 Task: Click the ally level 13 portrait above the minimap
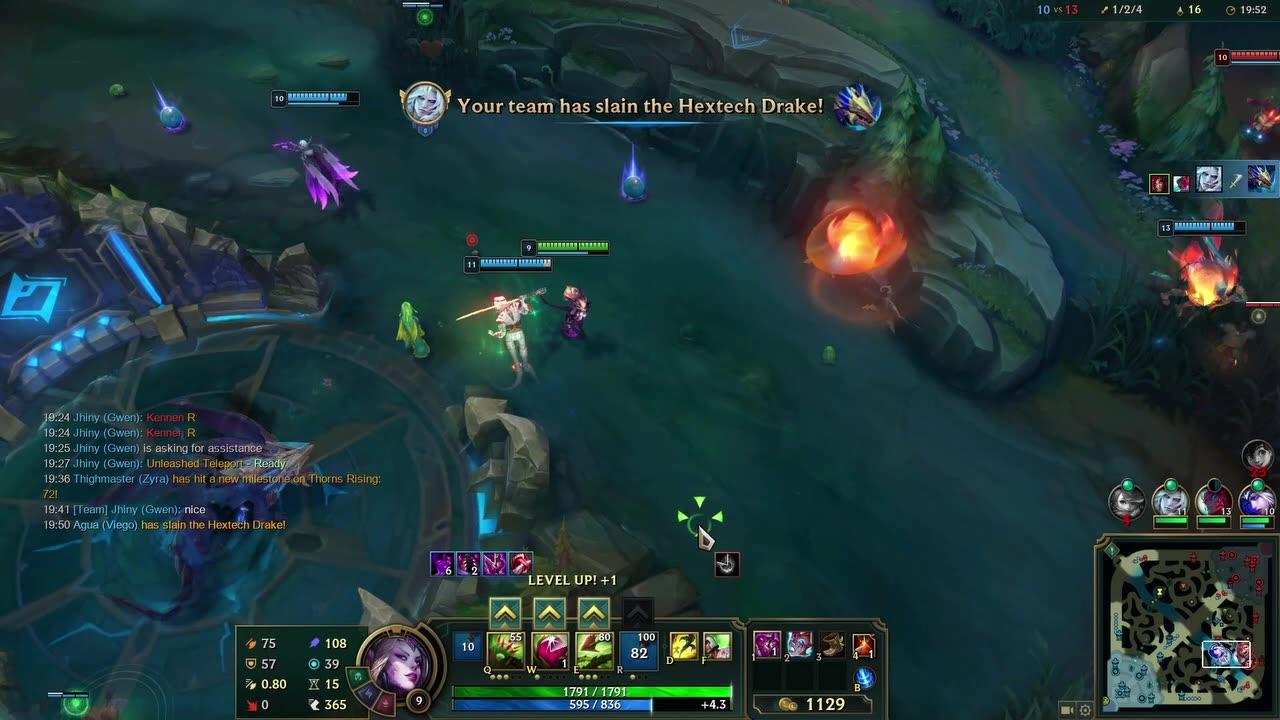coord(1215,502)
